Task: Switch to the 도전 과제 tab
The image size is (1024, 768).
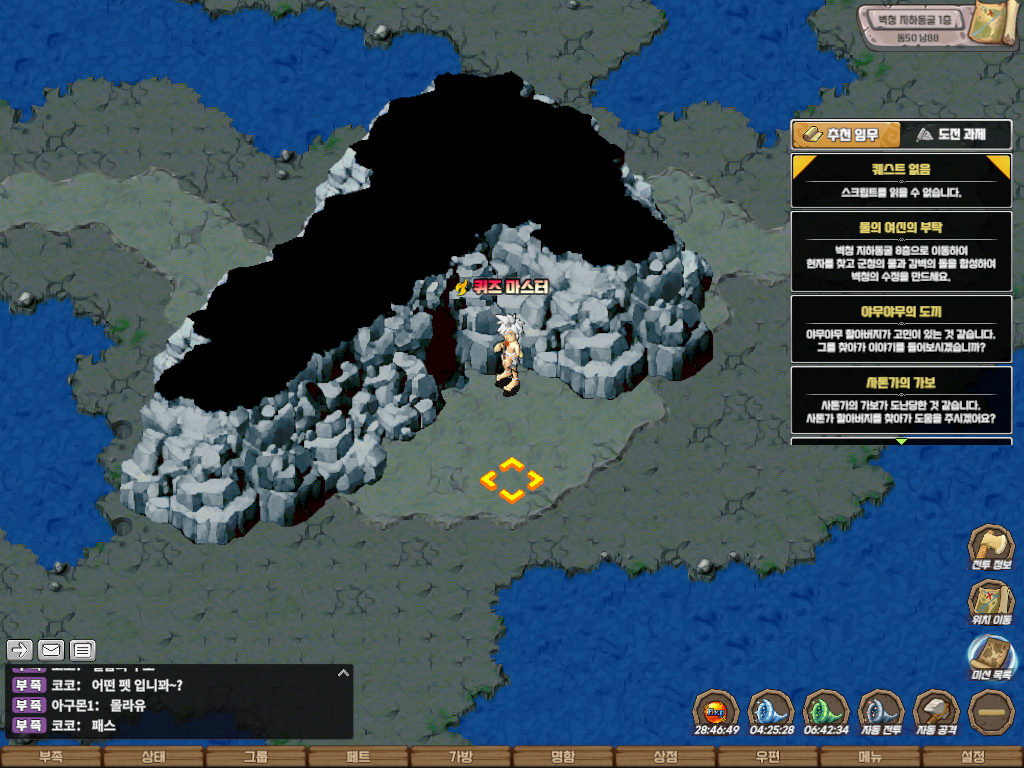Action: (956, 134)
